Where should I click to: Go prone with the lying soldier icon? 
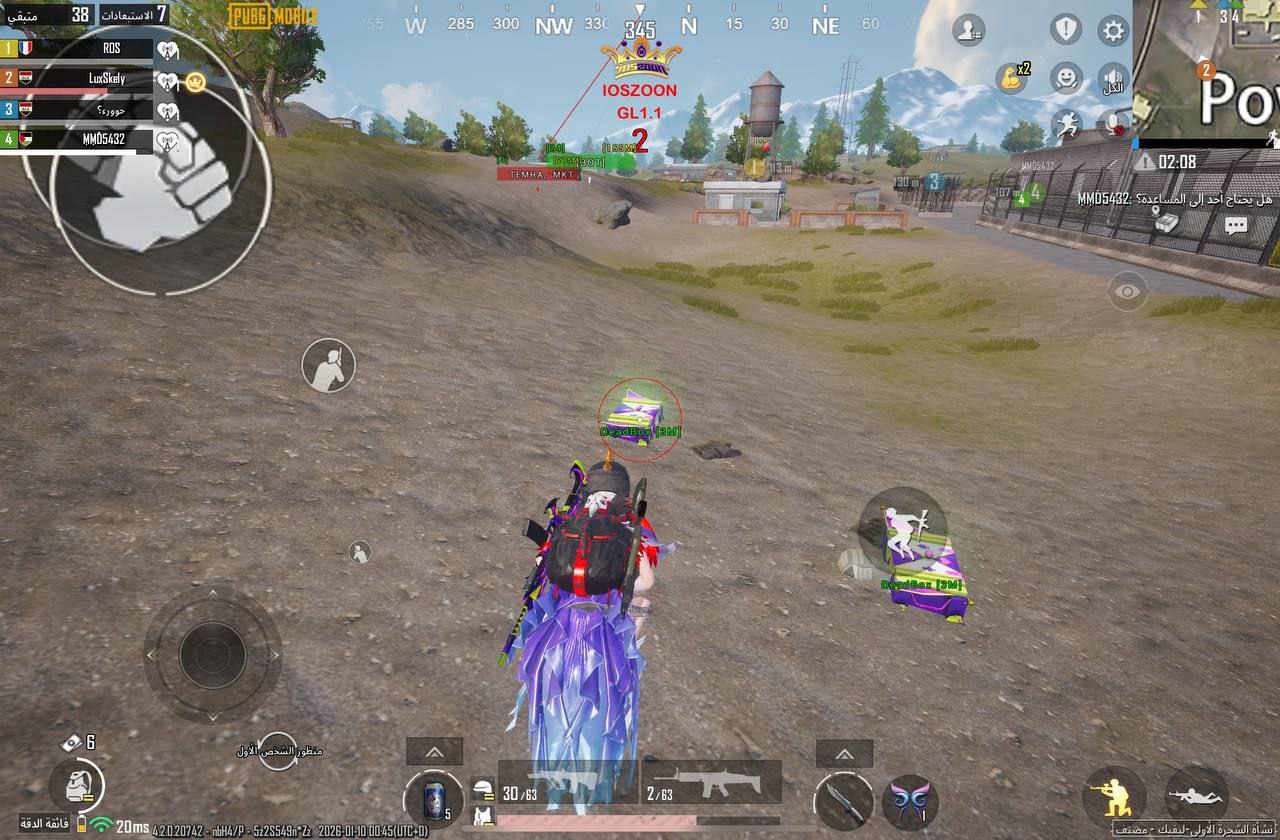pyautogui.click(x=1196, y=797)
